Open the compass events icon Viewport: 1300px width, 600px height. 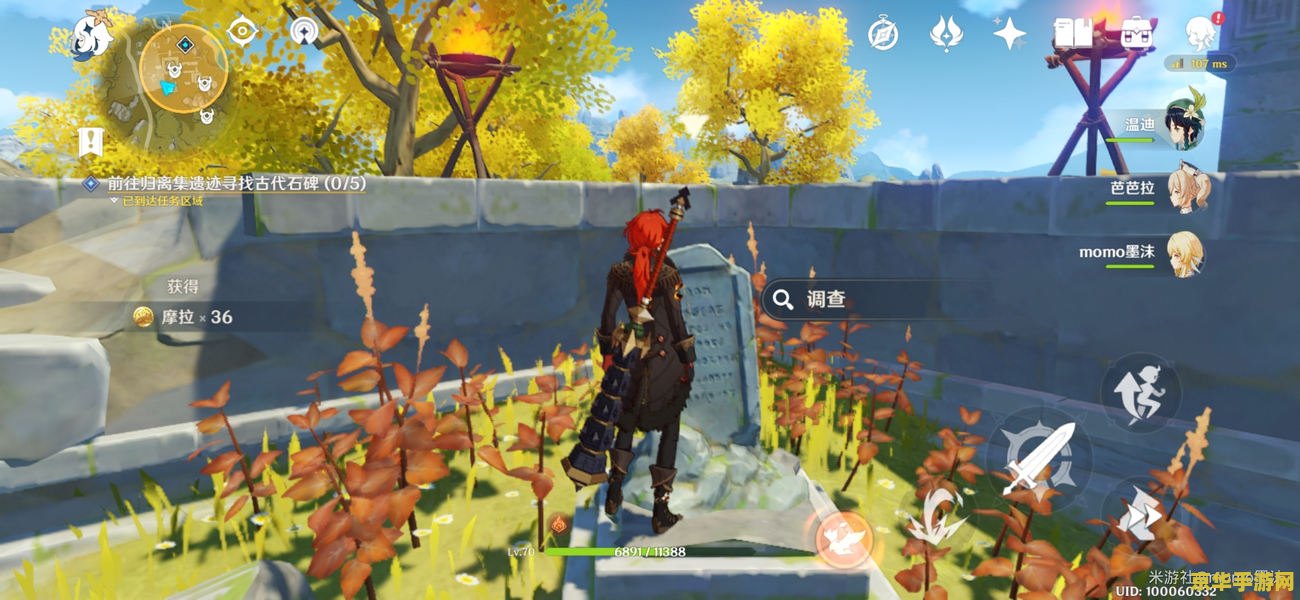pyautogui.click(x=882, y=33)
